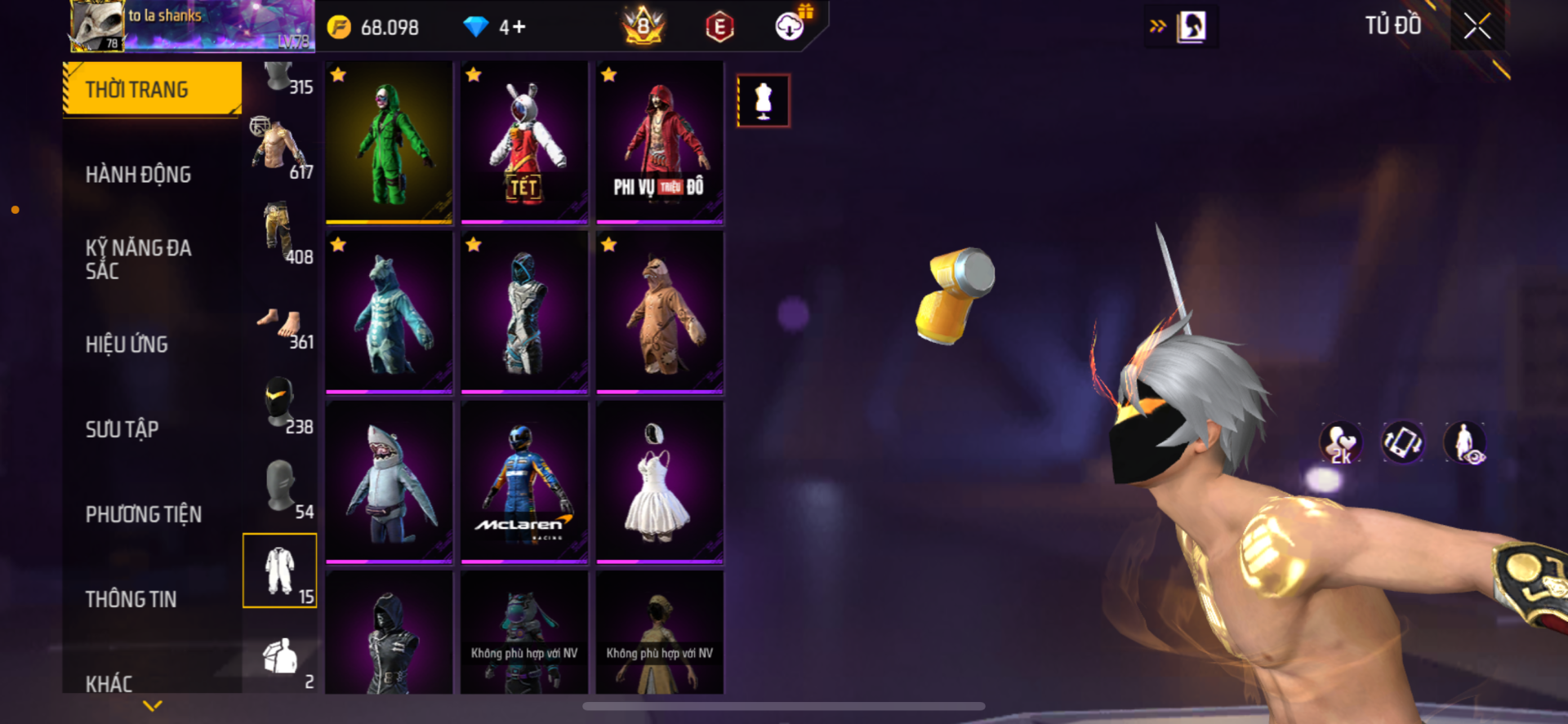Switch to the Thời Trang tab

tap(153, 89)
